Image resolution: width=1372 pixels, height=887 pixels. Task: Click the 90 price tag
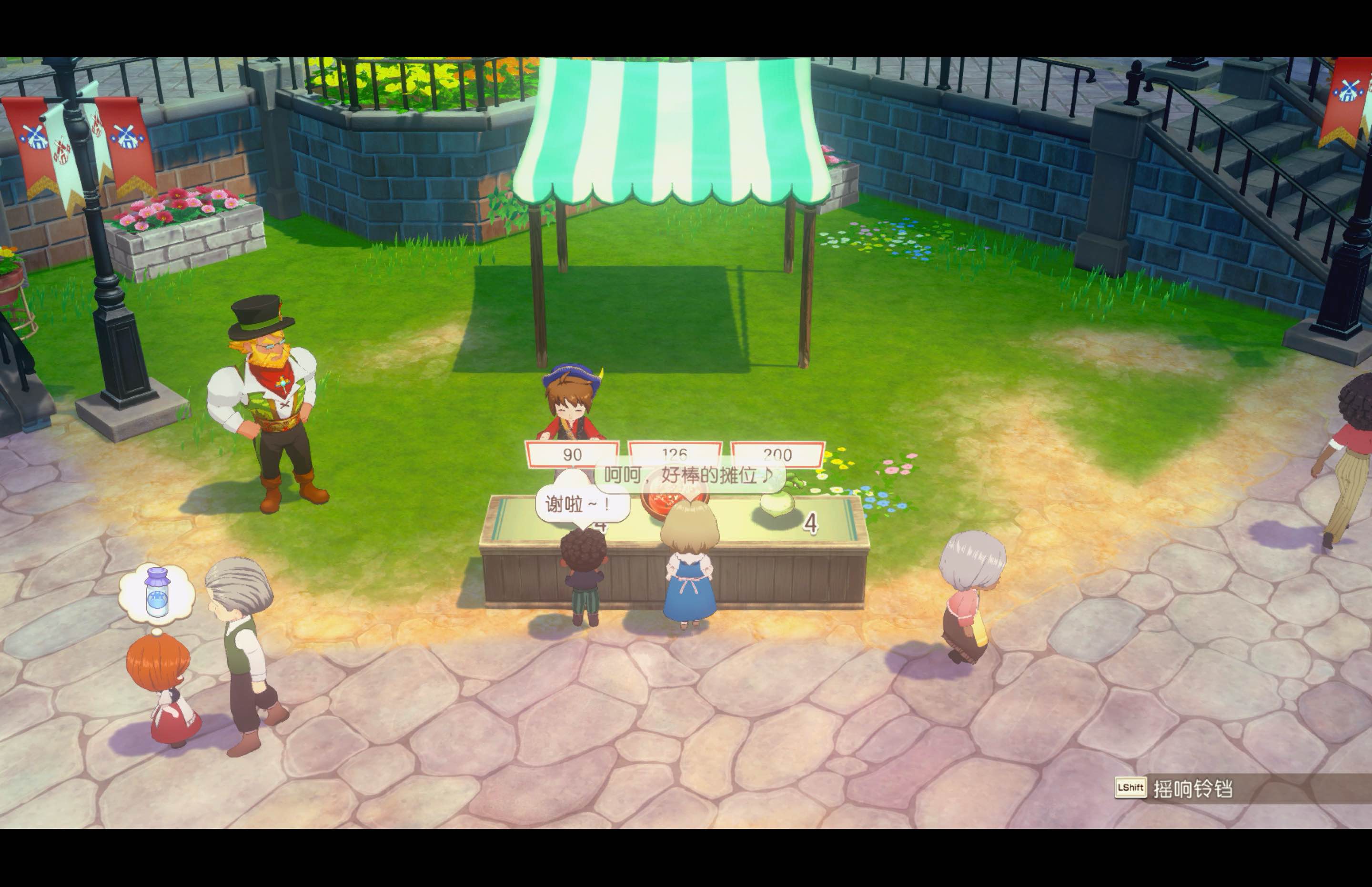click(x=572, y=455)
